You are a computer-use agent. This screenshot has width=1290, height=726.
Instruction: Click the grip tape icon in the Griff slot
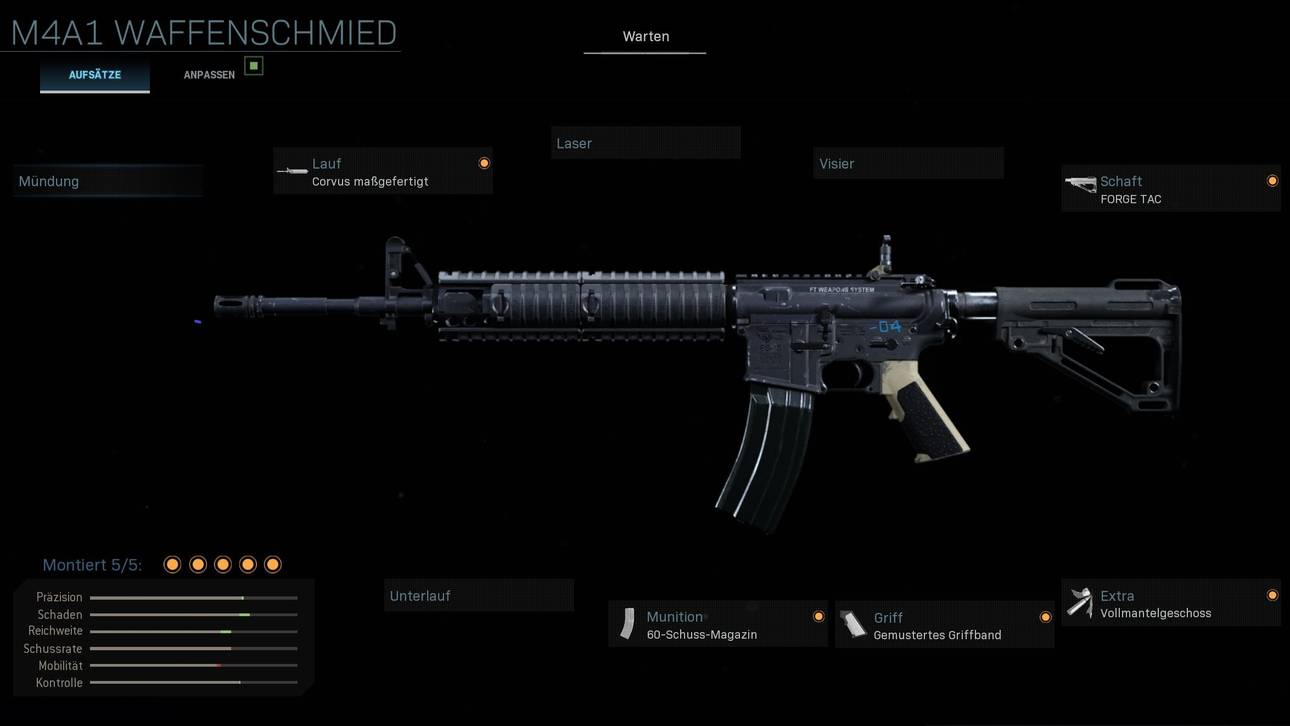point(855,622)
